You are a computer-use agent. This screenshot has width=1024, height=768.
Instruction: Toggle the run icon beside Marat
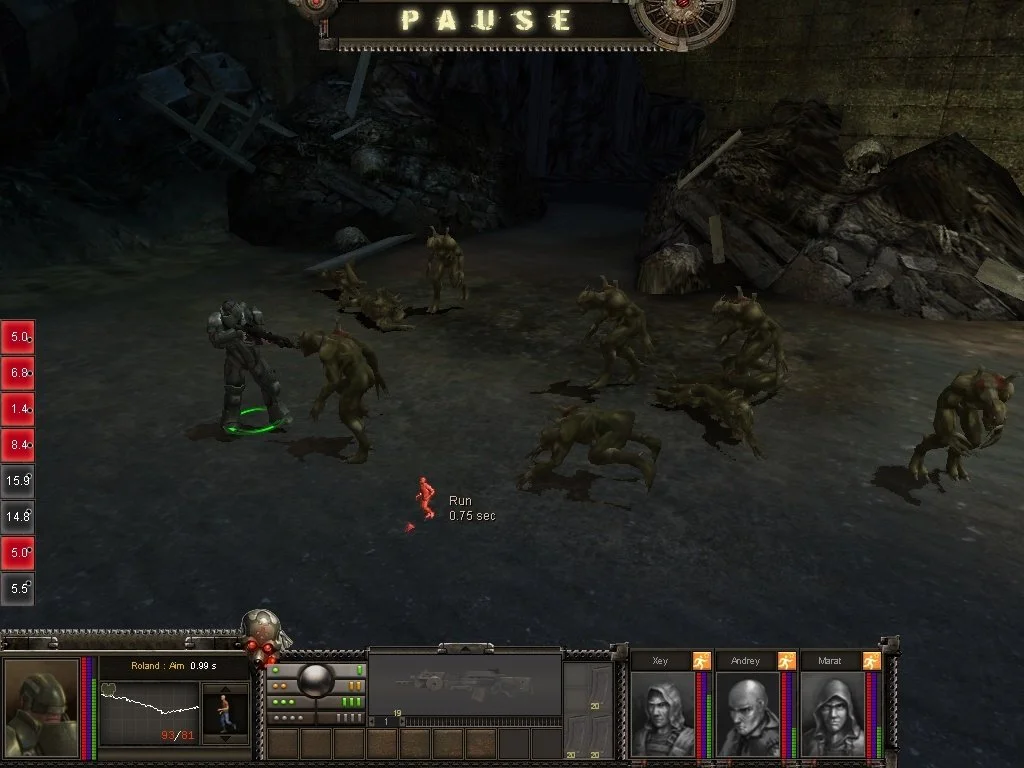coord(871,661)
